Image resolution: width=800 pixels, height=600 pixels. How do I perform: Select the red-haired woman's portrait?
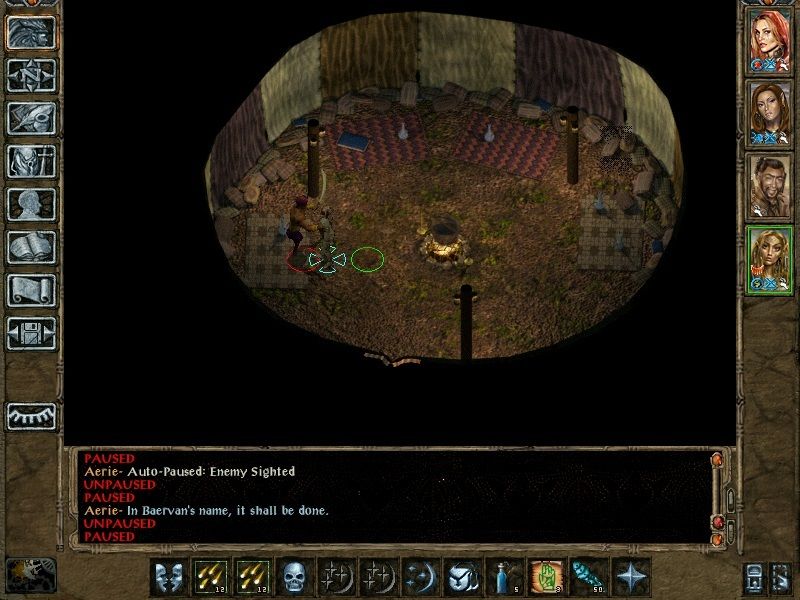click(x=770, y=39)
